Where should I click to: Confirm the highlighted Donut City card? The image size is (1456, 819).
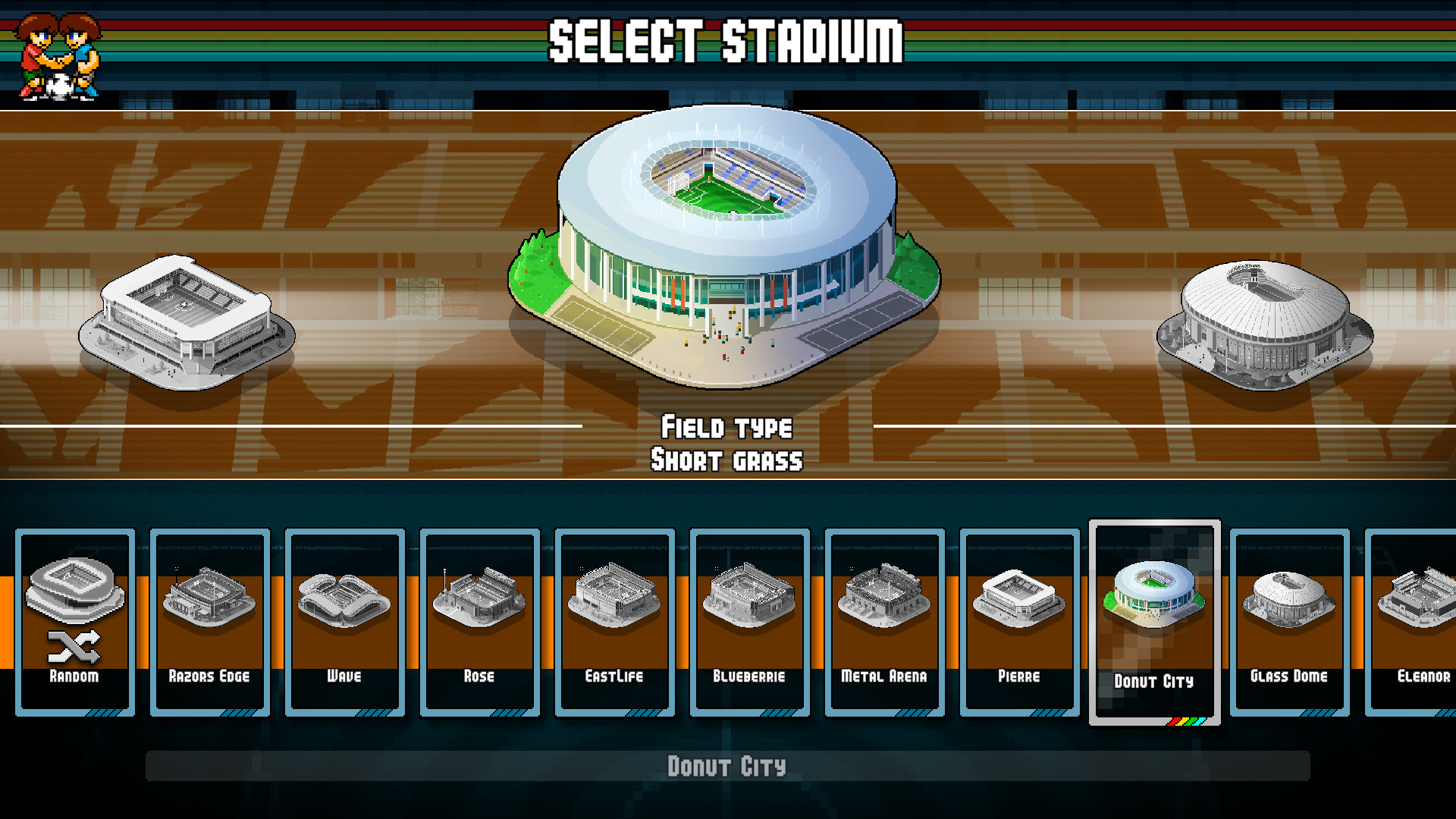click(1154, 622)
